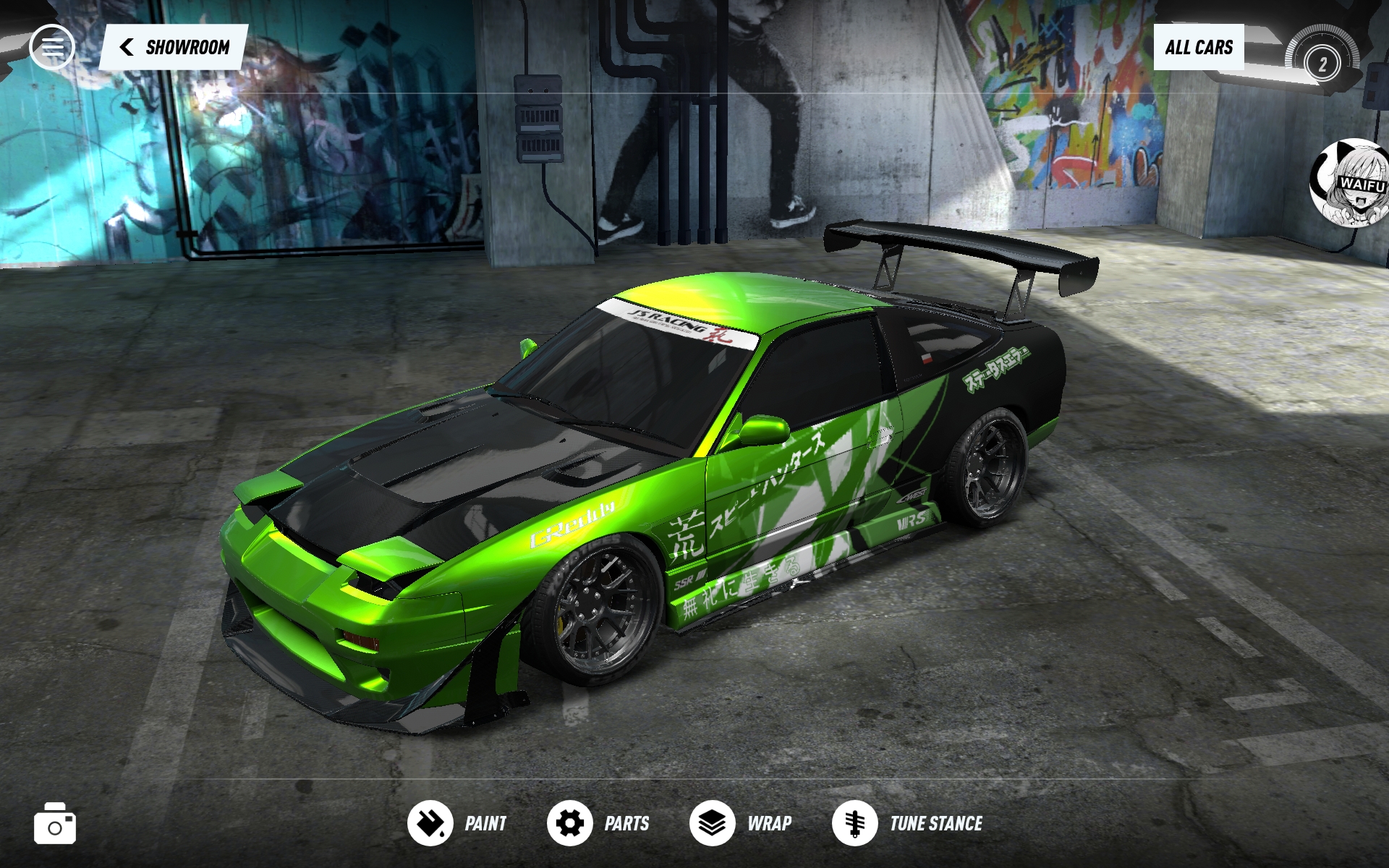The image size is (1389, 868).
Task: Choose the Parts option
Action: pos(598,823)
